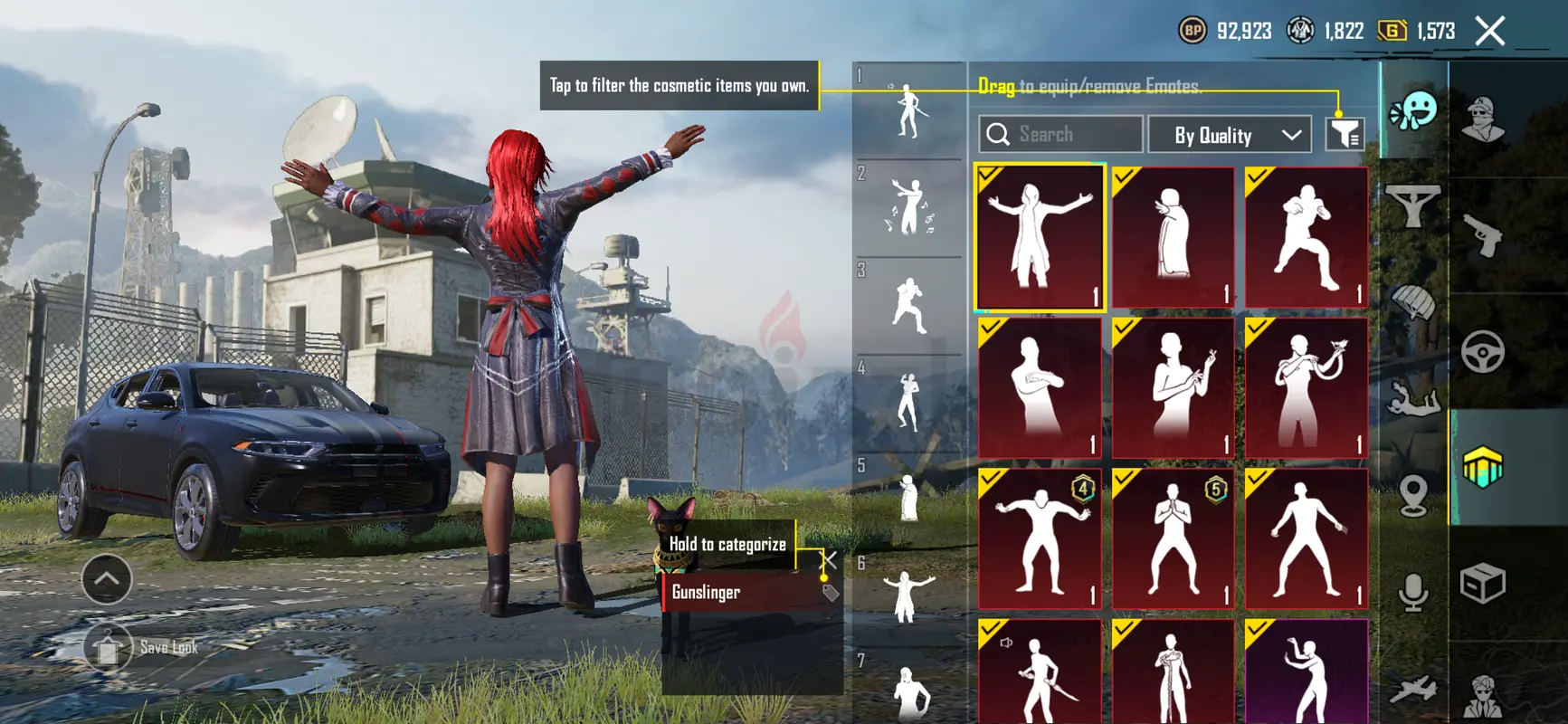1568x724 pixels.
Task: Select the highlighted arms-spread hooded emote tile
Action: (x=1040, y=237)
